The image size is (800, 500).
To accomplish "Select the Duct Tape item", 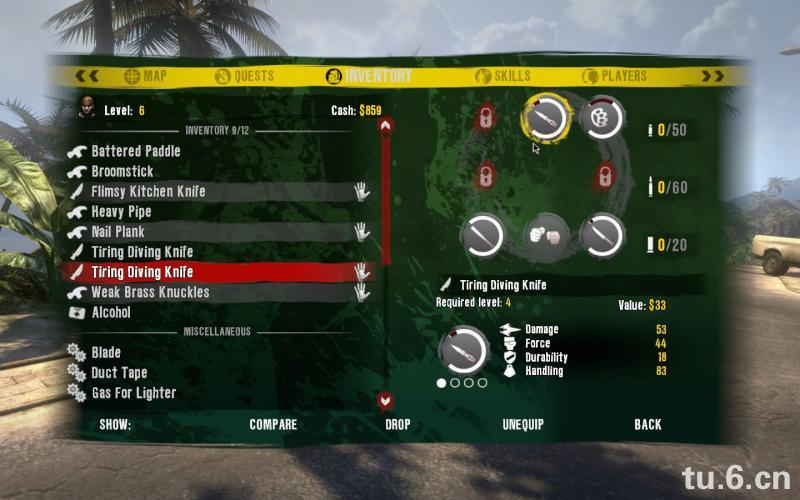I will coord(119,373).
